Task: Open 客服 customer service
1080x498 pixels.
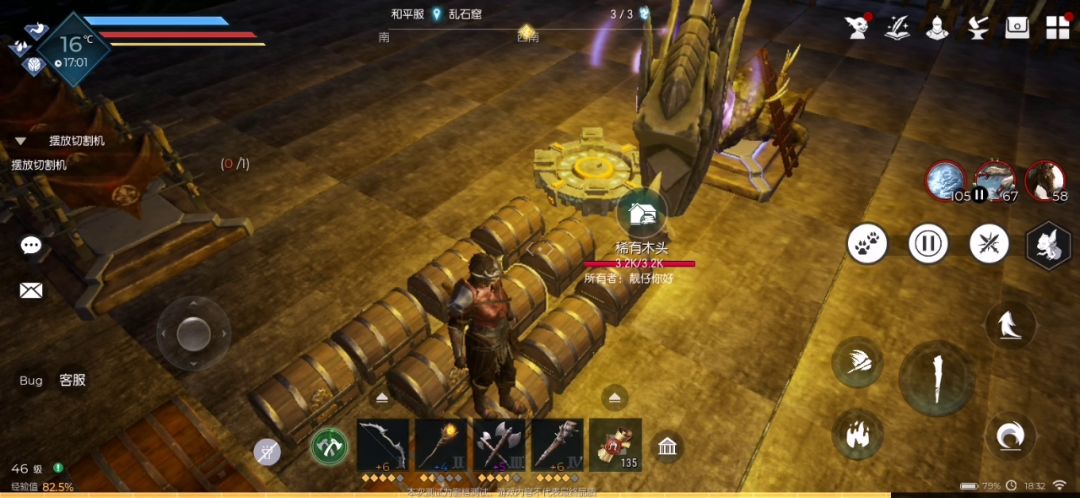Action: 72,380
